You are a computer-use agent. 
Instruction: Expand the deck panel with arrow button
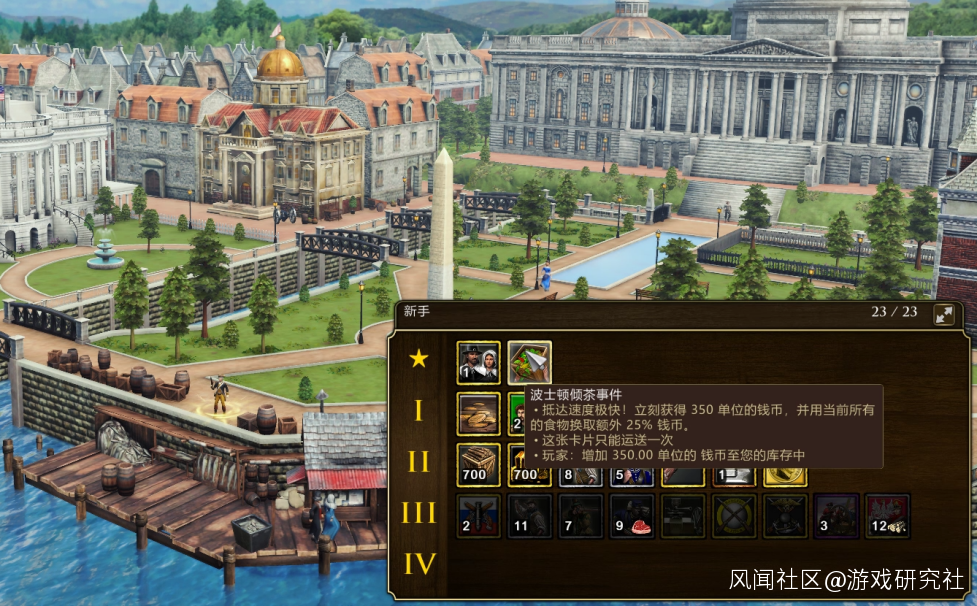[943, 315]
